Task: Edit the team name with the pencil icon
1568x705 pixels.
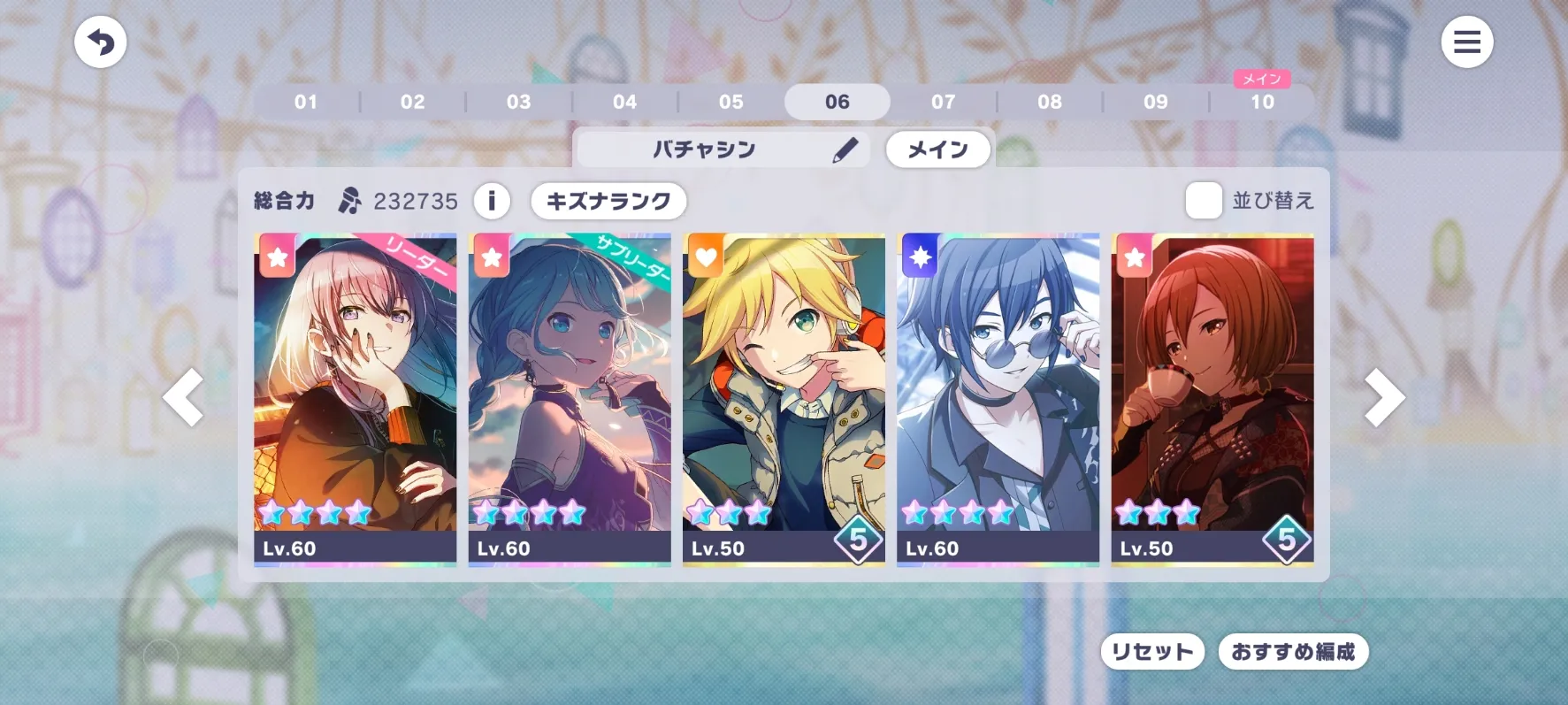Action: point(845,149)
